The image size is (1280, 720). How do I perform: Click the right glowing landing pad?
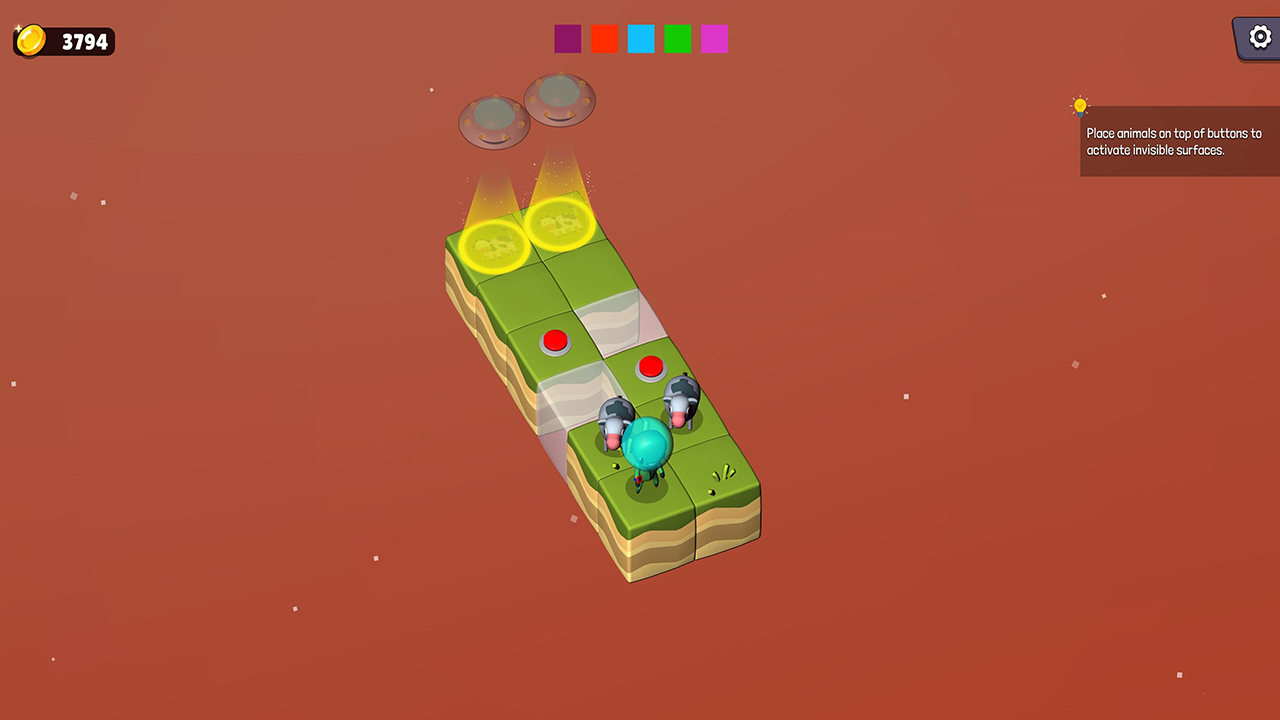click(559, 222)
